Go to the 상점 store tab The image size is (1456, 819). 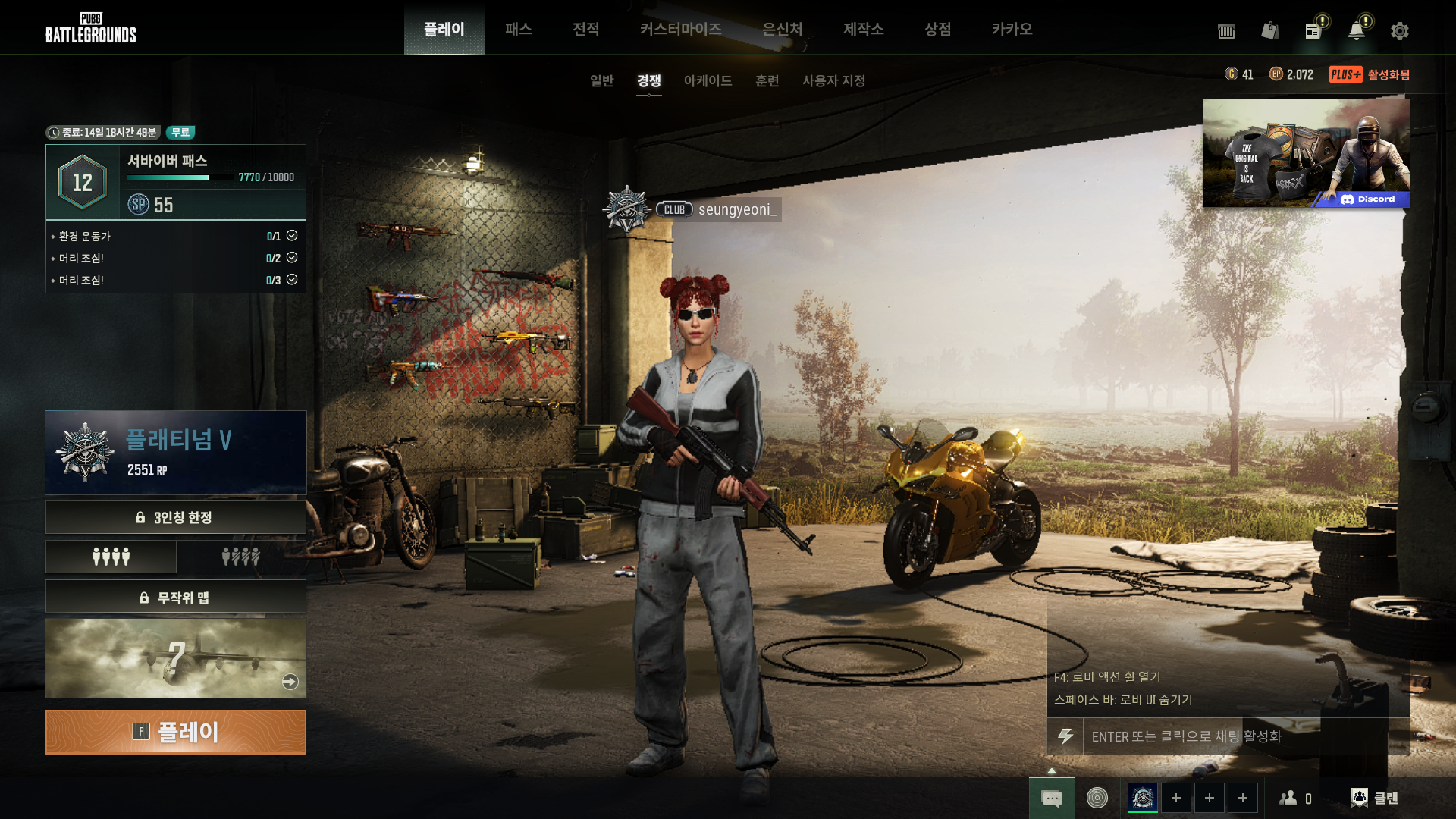(x=937, y=29)
